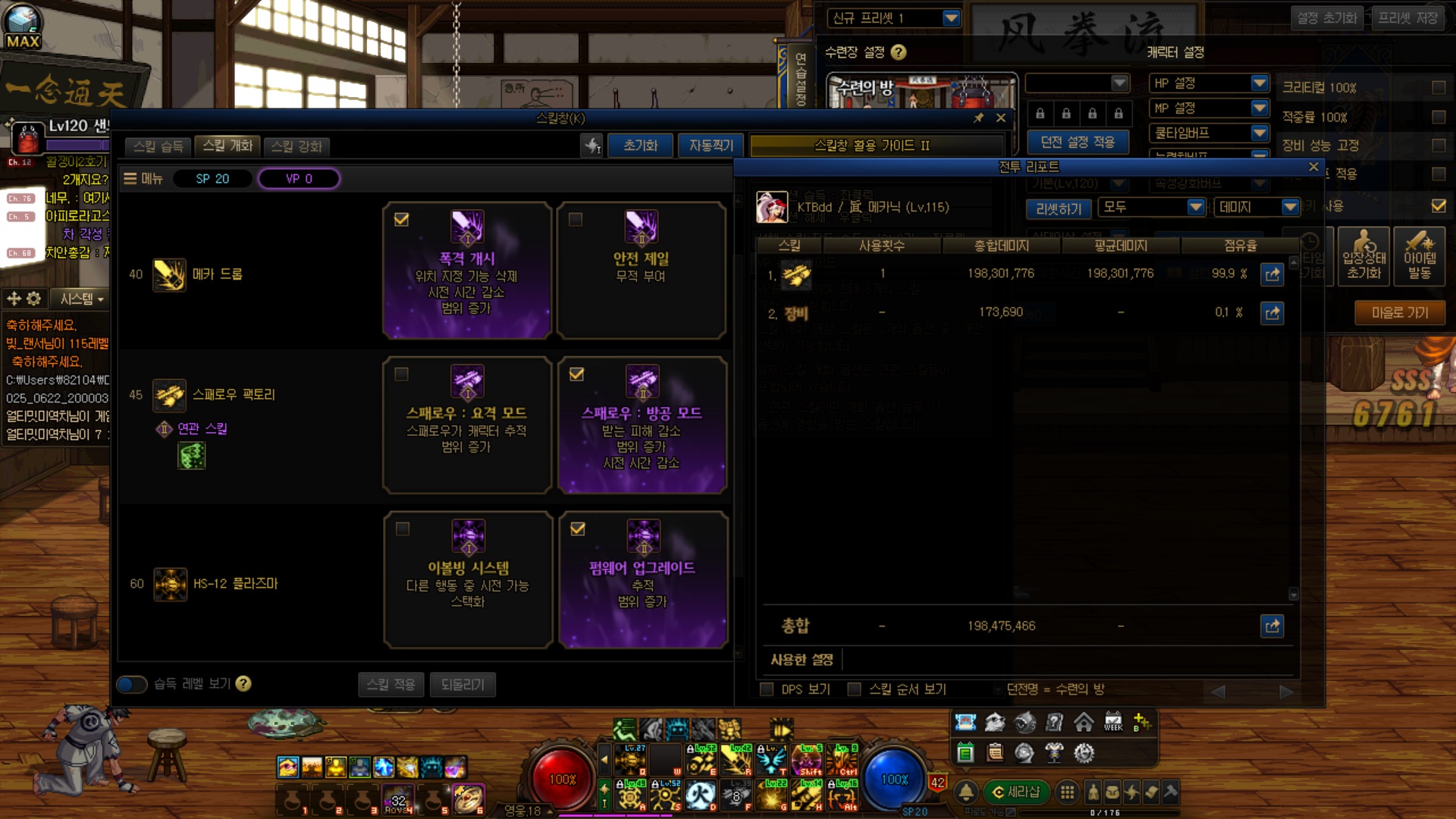Click the 마을로 가기 button
1456x819 pixels.
(1399, 312)
